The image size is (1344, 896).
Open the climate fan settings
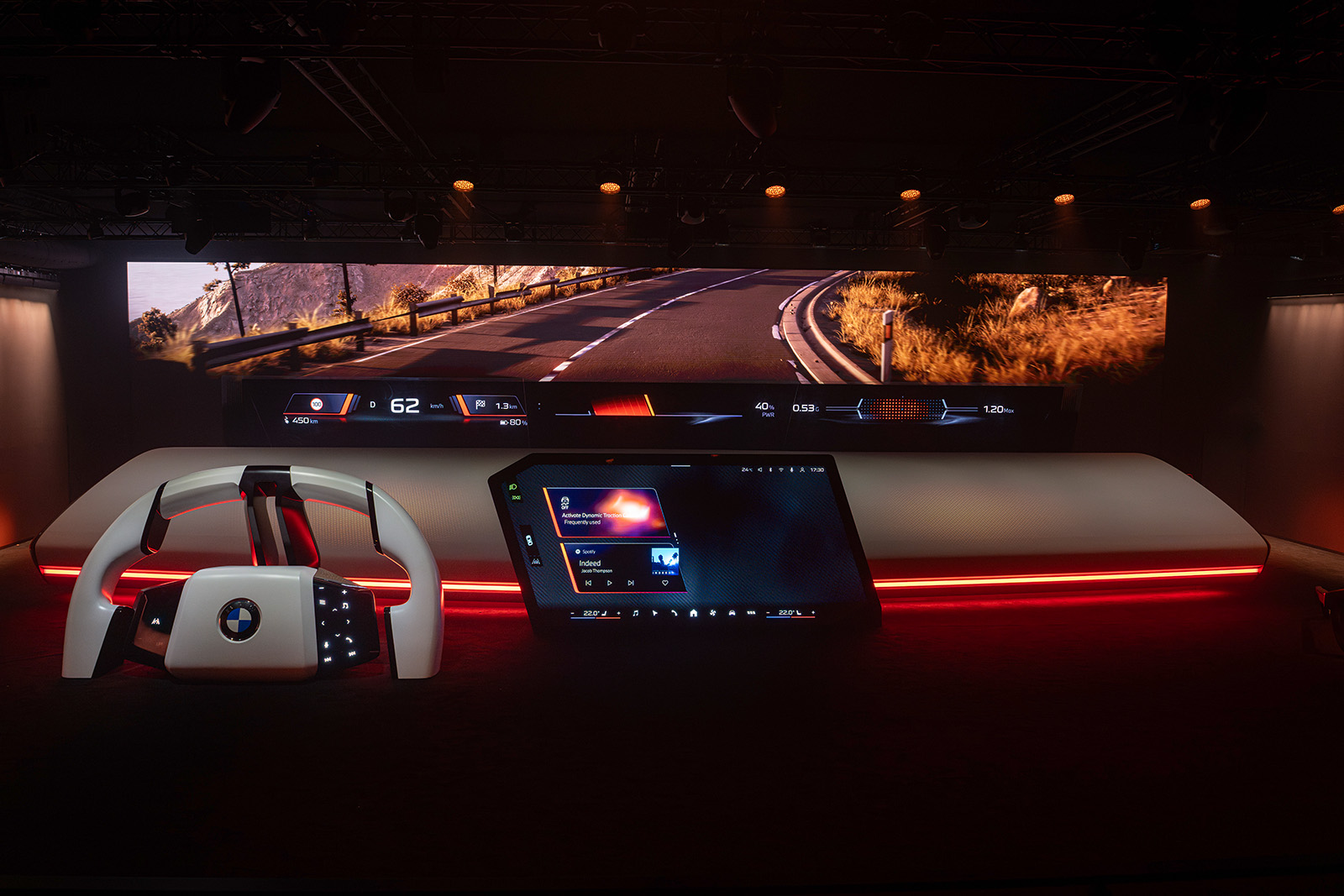(x=712, y=614)
